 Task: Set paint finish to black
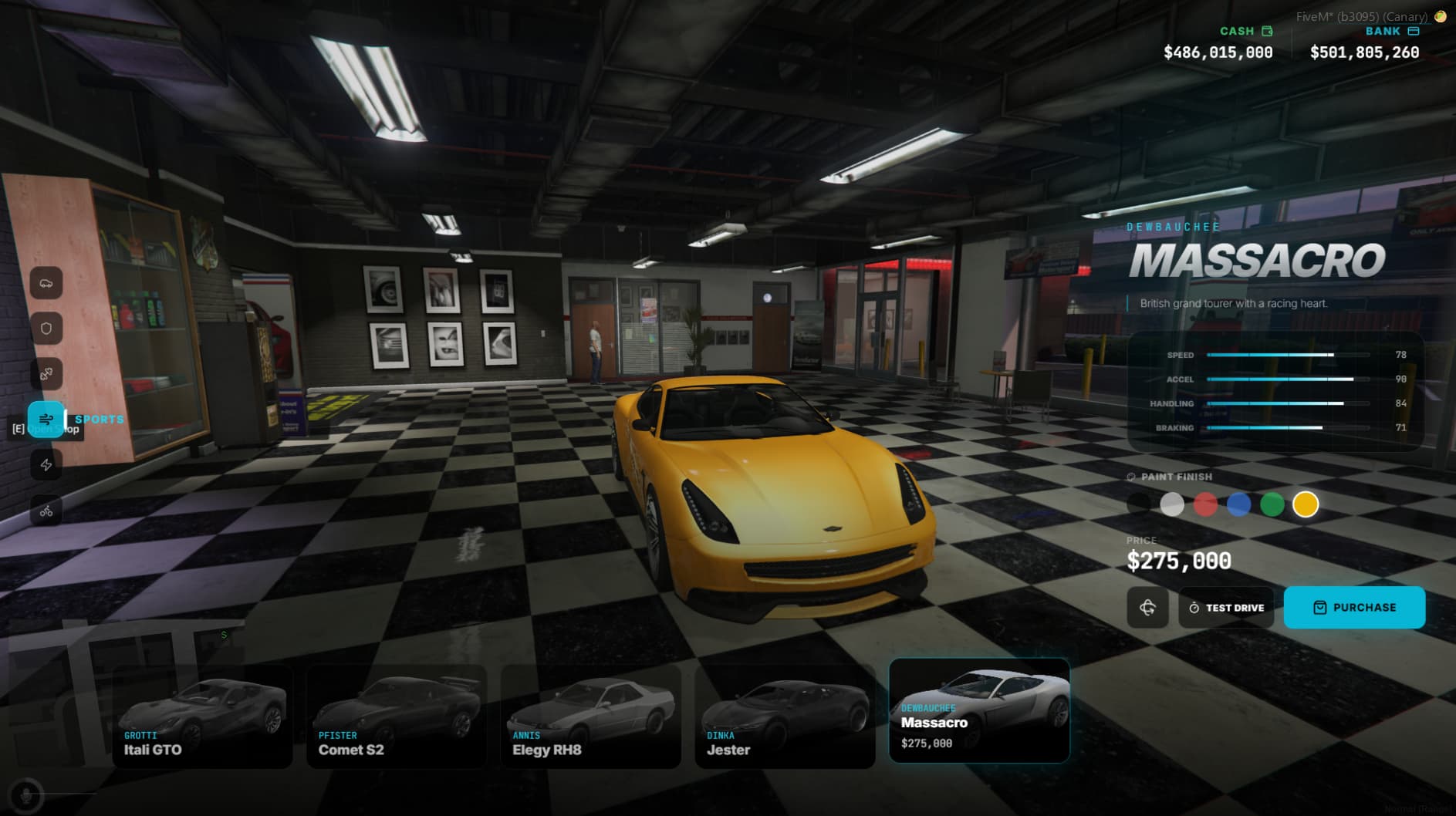tap(1139, 504)
